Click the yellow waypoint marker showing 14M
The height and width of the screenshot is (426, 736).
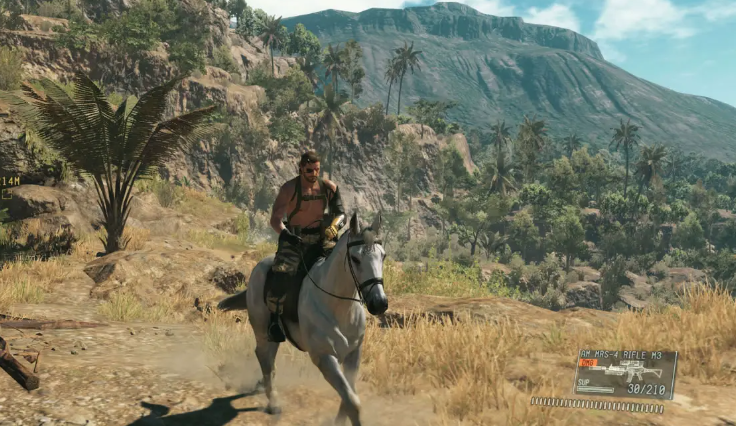(x=9, y=181)
